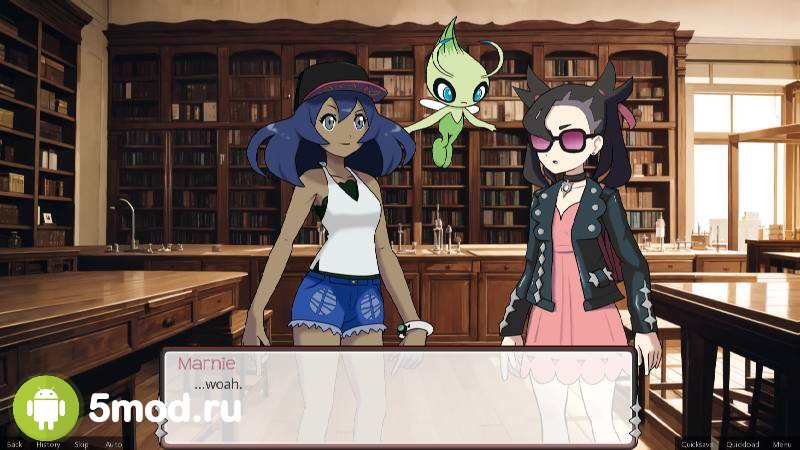Open the dialogue History log
The image size is (800, 450).
[x=48, y=444]
